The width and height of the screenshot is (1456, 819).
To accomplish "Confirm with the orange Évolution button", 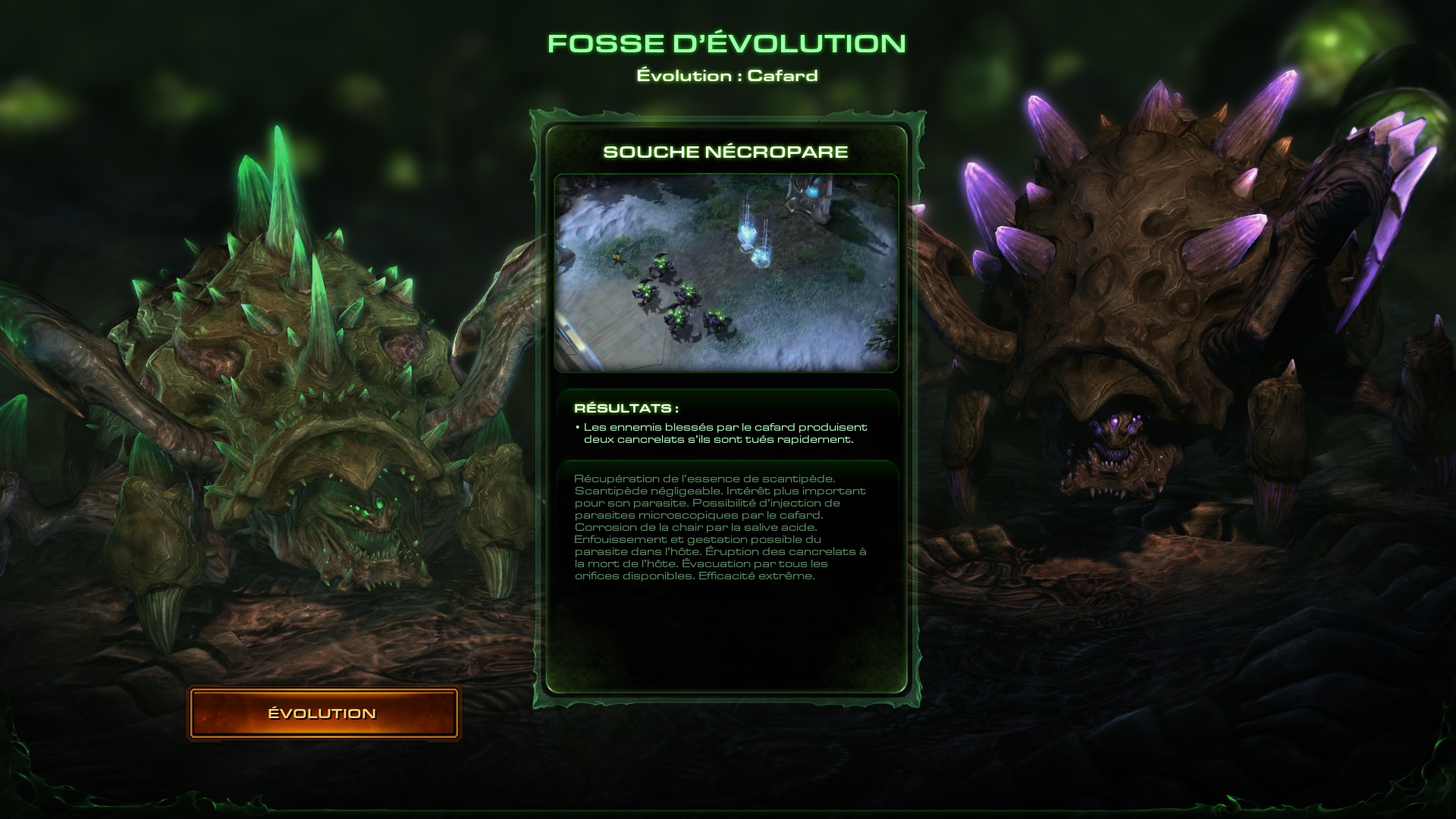I will 323,713.
